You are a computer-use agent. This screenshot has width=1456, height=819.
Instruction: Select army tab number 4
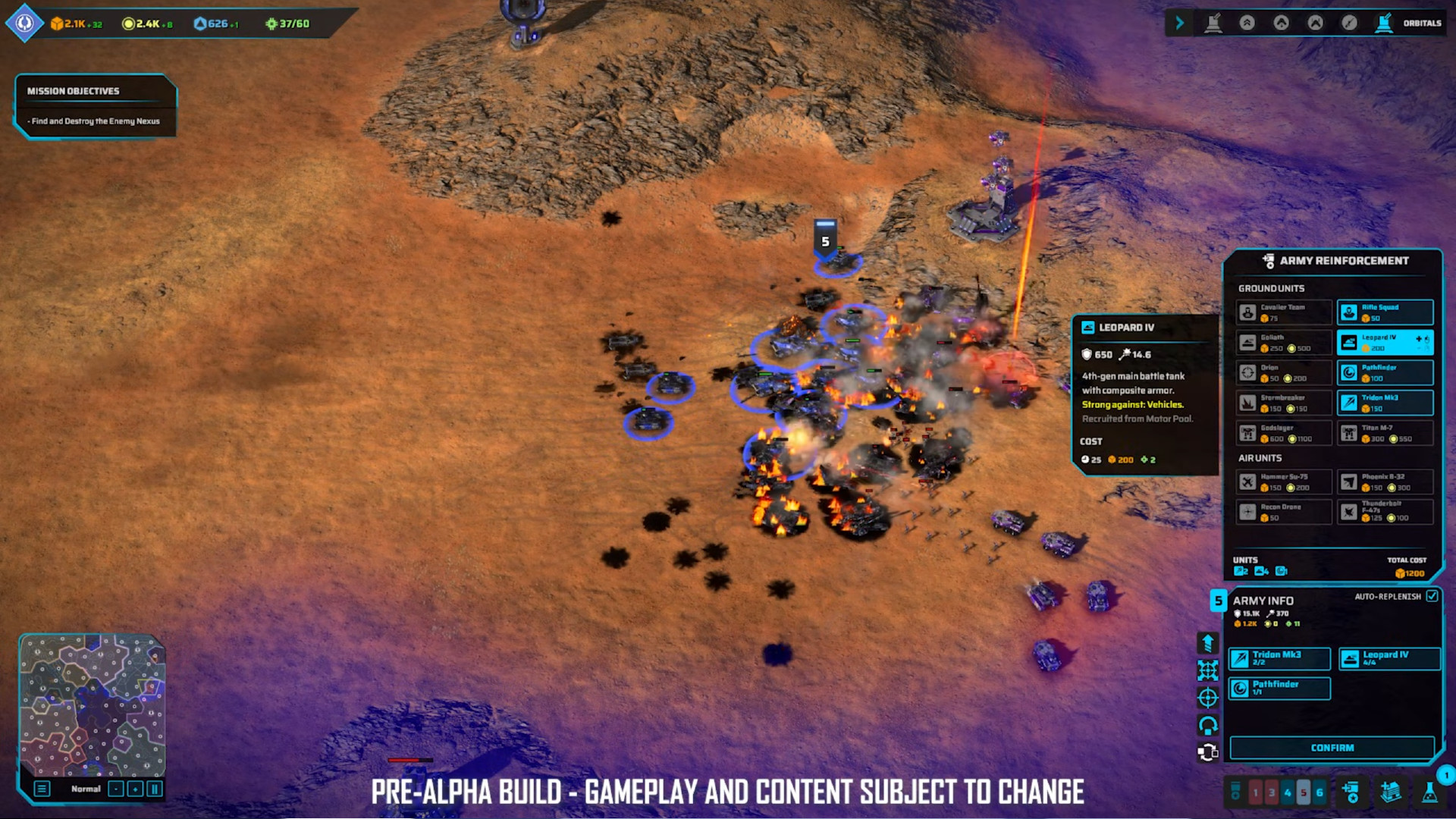(x=1288, y=793)
